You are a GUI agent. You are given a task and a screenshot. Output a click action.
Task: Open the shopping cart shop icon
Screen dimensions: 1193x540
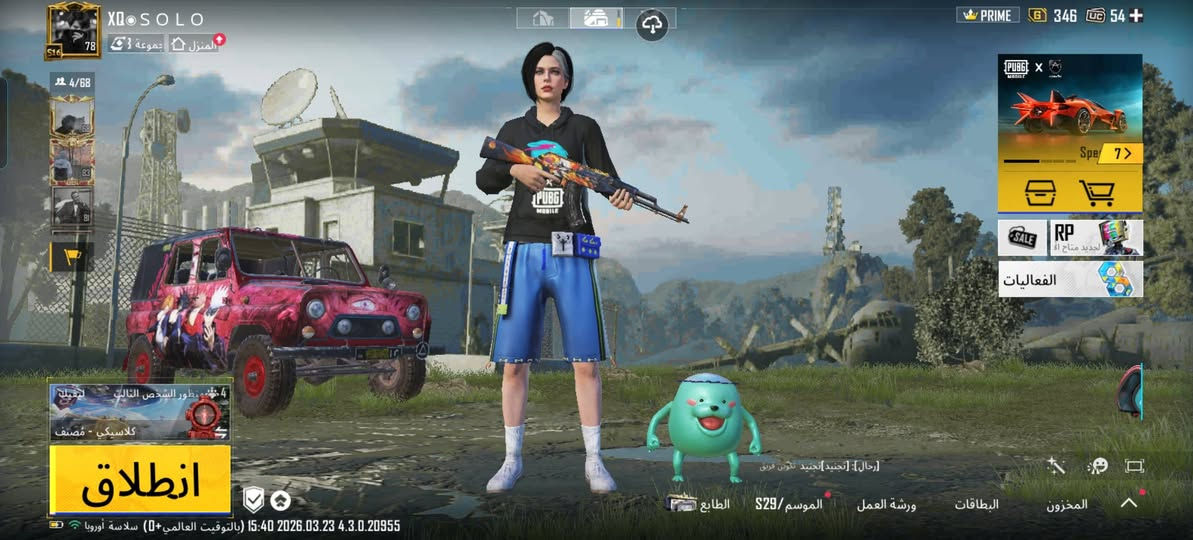(1097, 192)
